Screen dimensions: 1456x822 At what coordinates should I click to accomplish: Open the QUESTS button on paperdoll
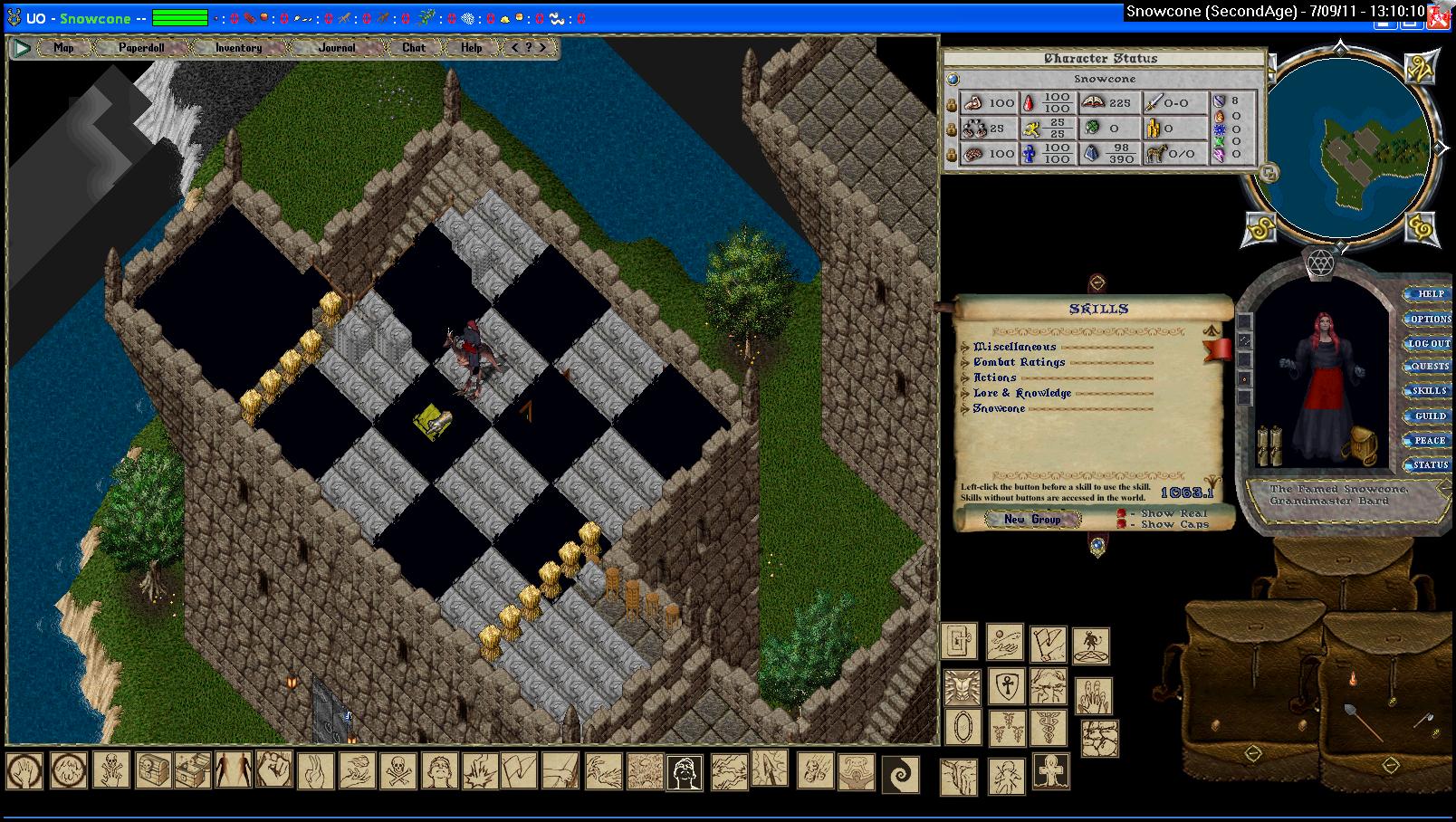coord(1430,367)
